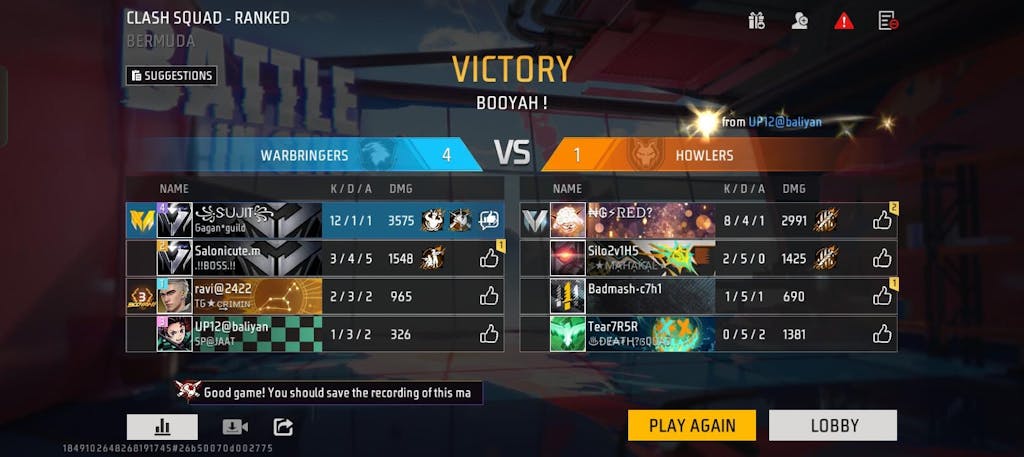1024x457 pixels.
Task: Report a player via red warning triangle
Action: point(843,20)
